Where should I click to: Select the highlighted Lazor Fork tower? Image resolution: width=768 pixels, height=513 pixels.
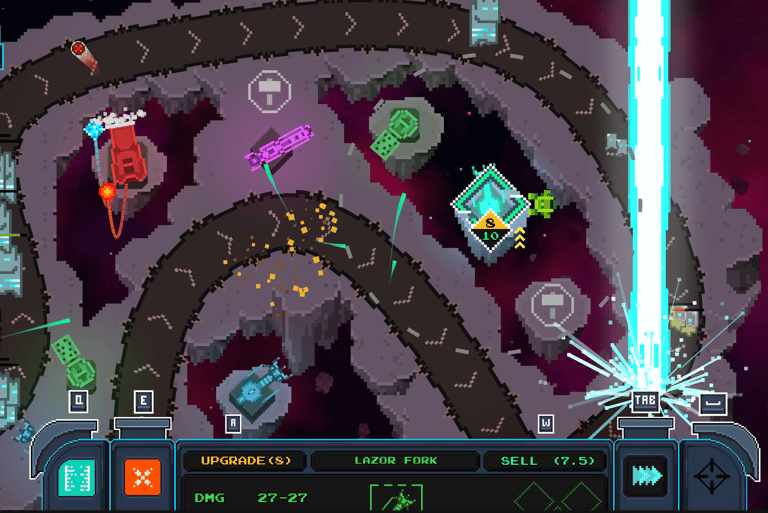coord(490,215)
